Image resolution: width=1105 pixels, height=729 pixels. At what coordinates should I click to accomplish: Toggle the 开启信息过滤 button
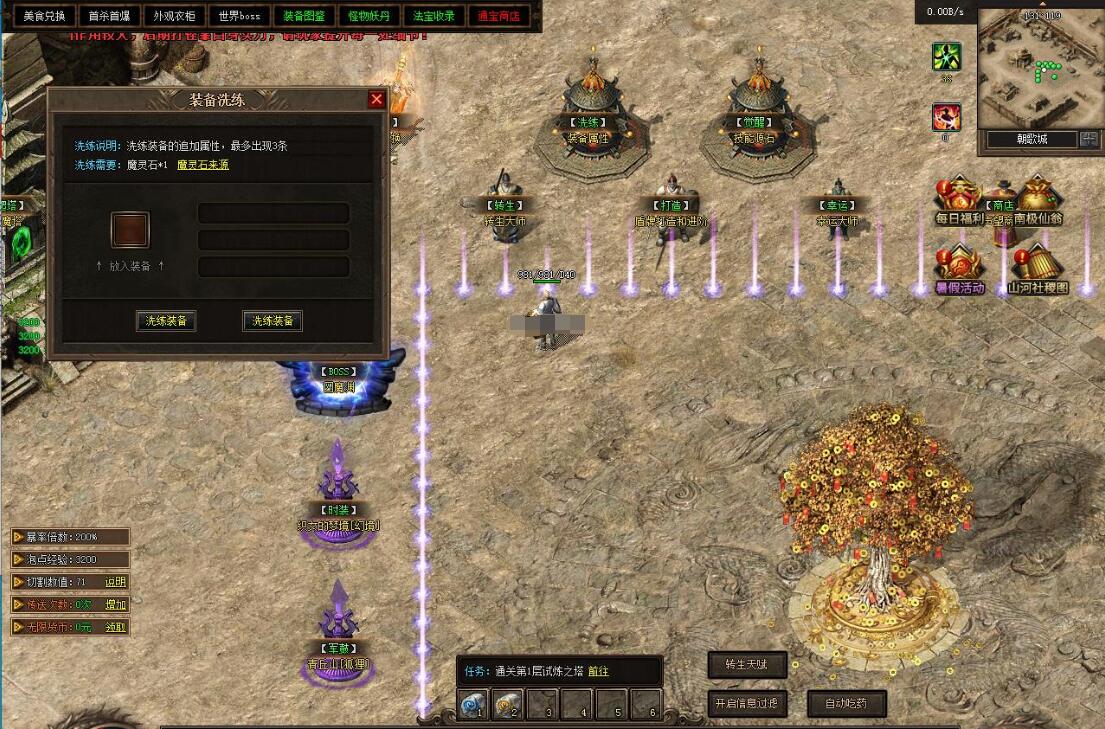[746, 703]
